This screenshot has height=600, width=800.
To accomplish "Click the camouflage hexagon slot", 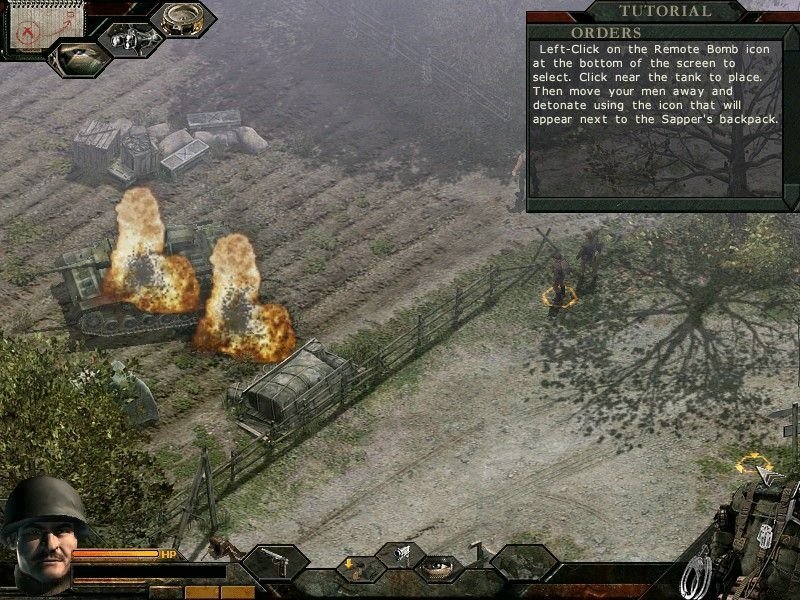I will coord(523,564).
